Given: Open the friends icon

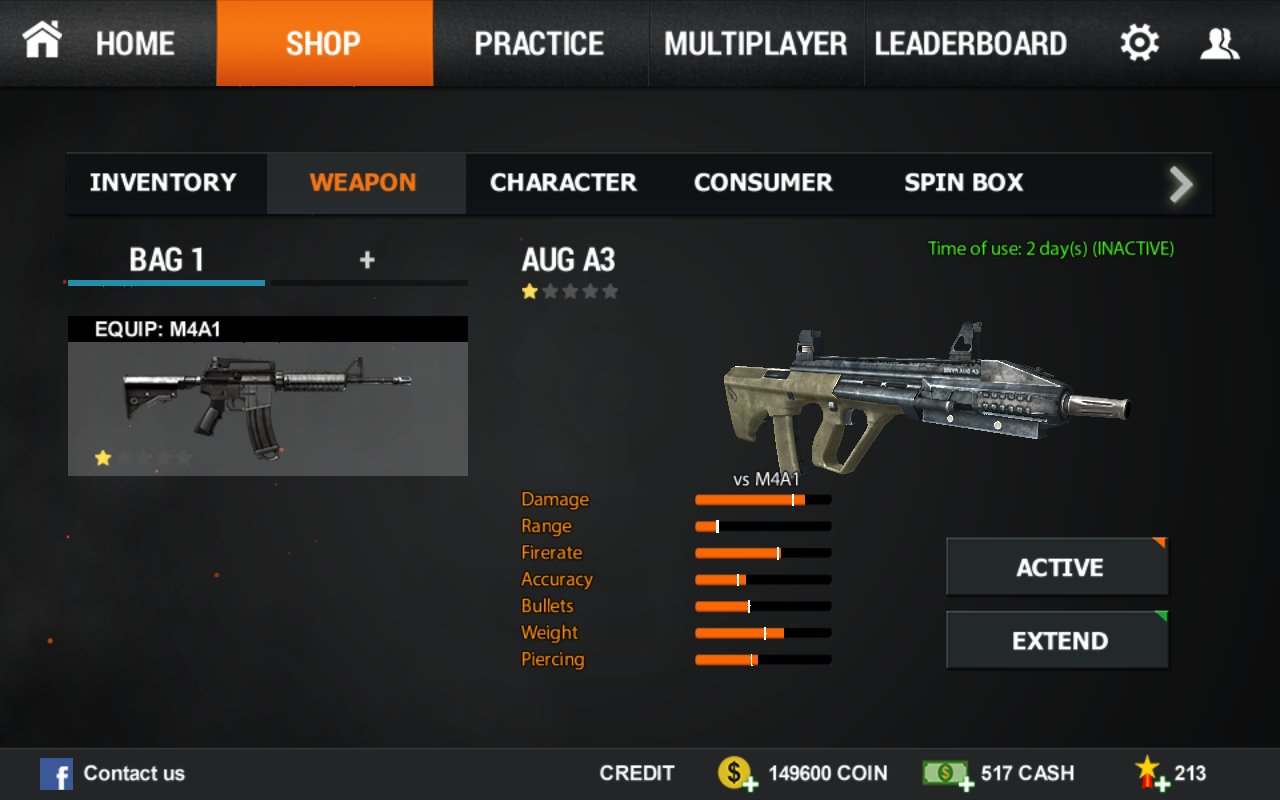Looking at the screenshot, I should (x=1219, y=43).
